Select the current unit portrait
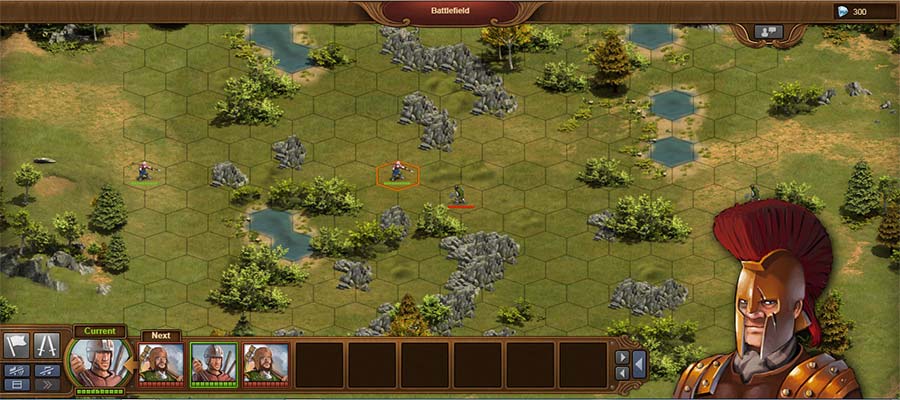900x400 pixels. tap(98, 362)
